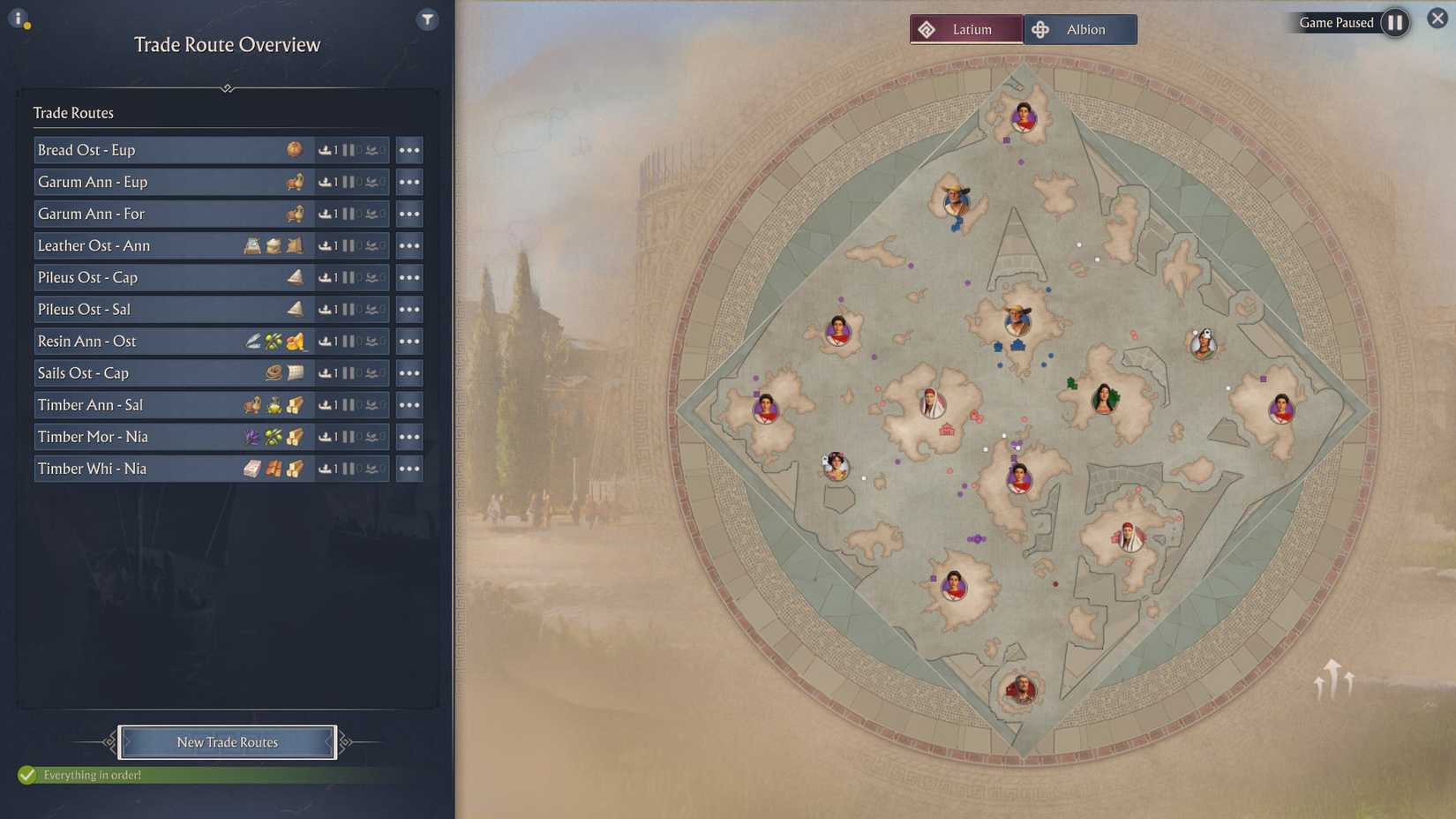Switch to the Albion tab
The image size is (1456, 819).
[x=1080, y=28]
